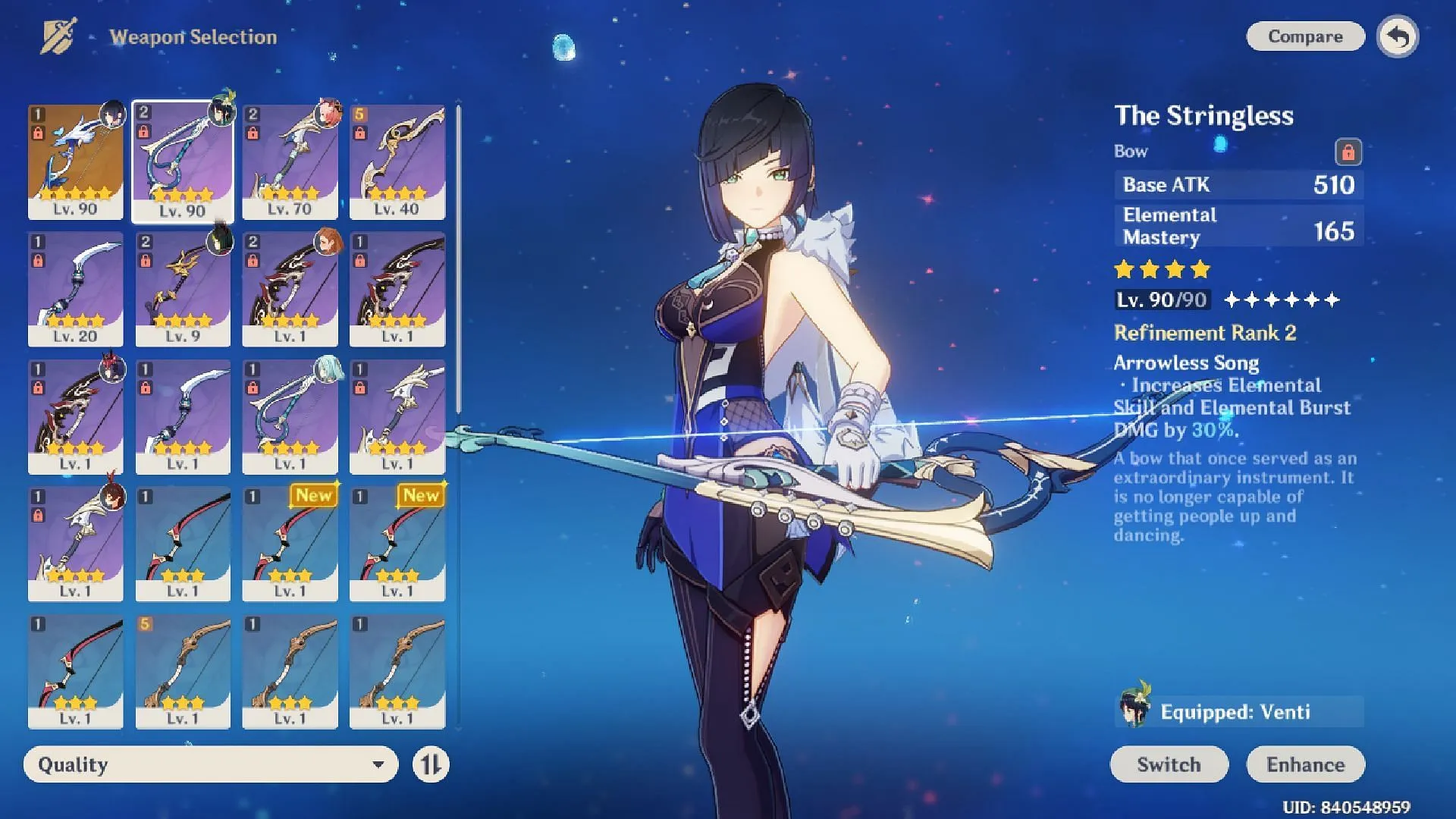Screen dimensions: 1456x819
Task: Pick the Lv. 70 bow slot
Action: (x=290, y=162)
